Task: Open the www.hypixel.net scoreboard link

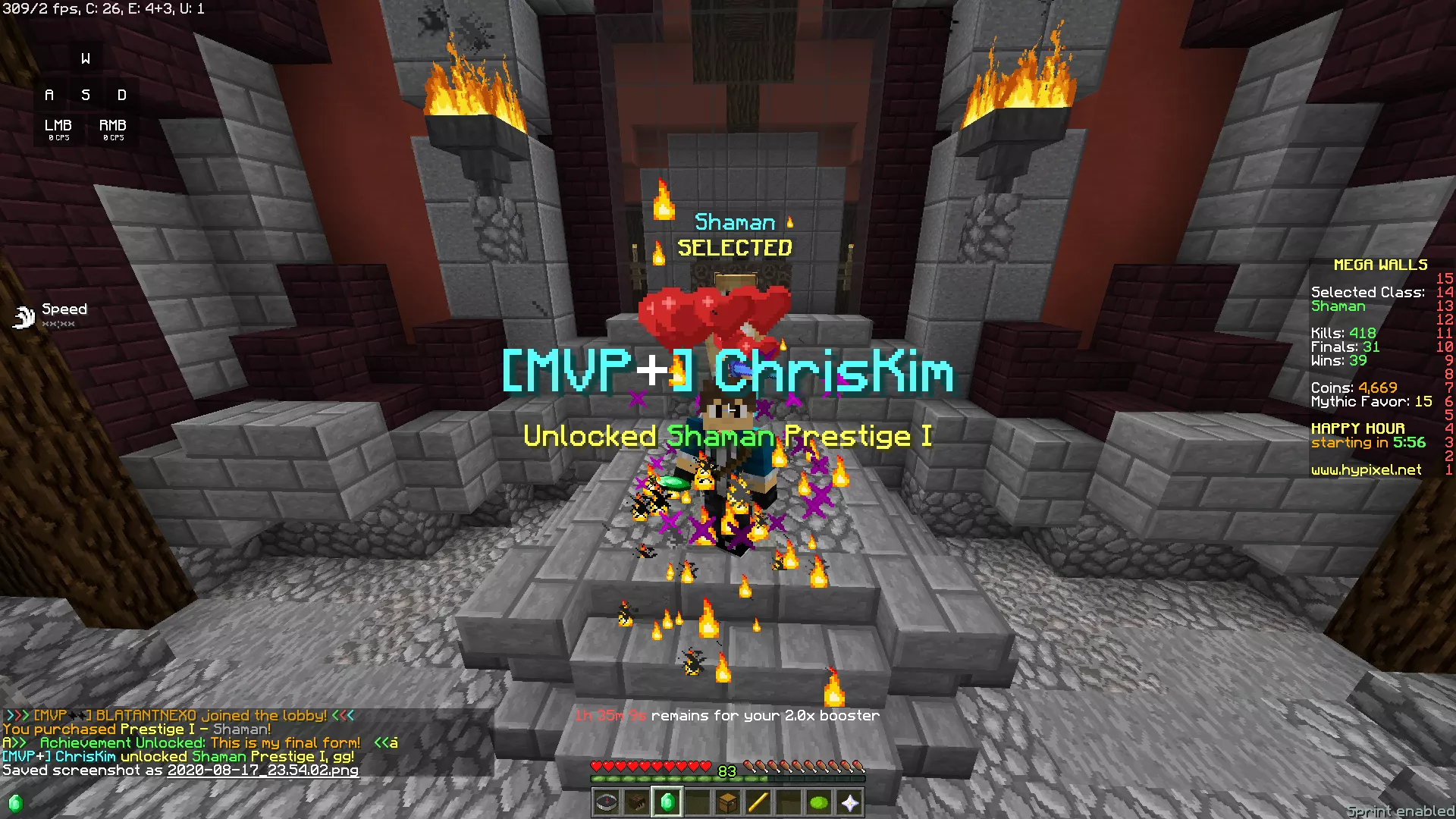Action: click(x=1366, y=470)
